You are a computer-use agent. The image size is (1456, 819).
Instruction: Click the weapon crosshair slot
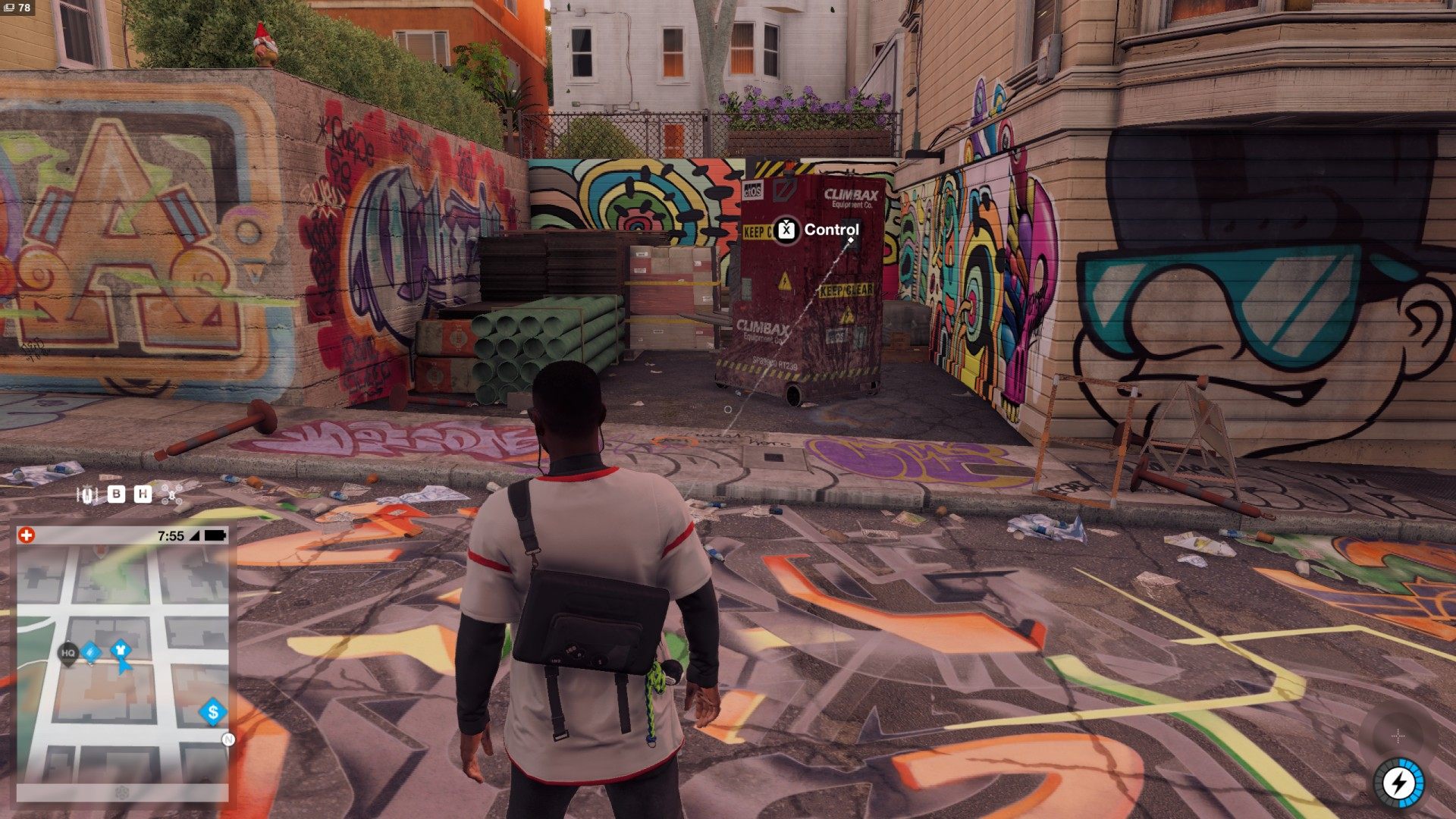(x=1398, y=736)
